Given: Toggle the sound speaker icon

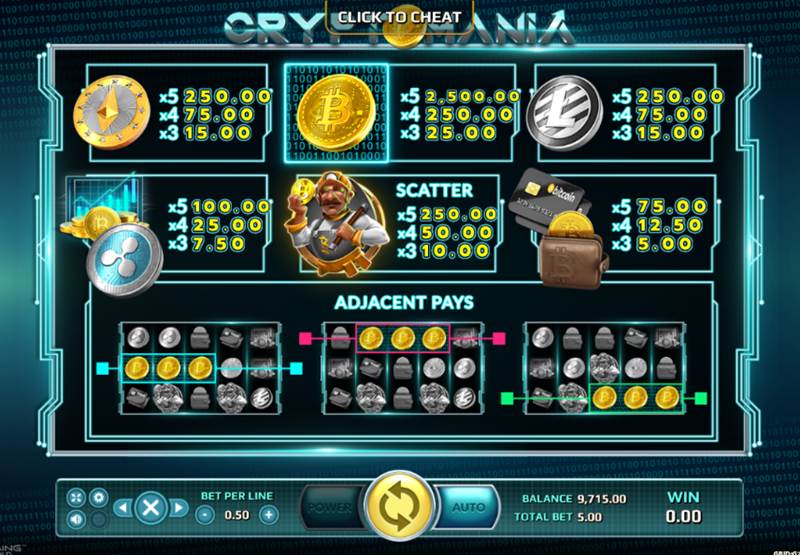Looking at the screenshot, I should [77, 519].
